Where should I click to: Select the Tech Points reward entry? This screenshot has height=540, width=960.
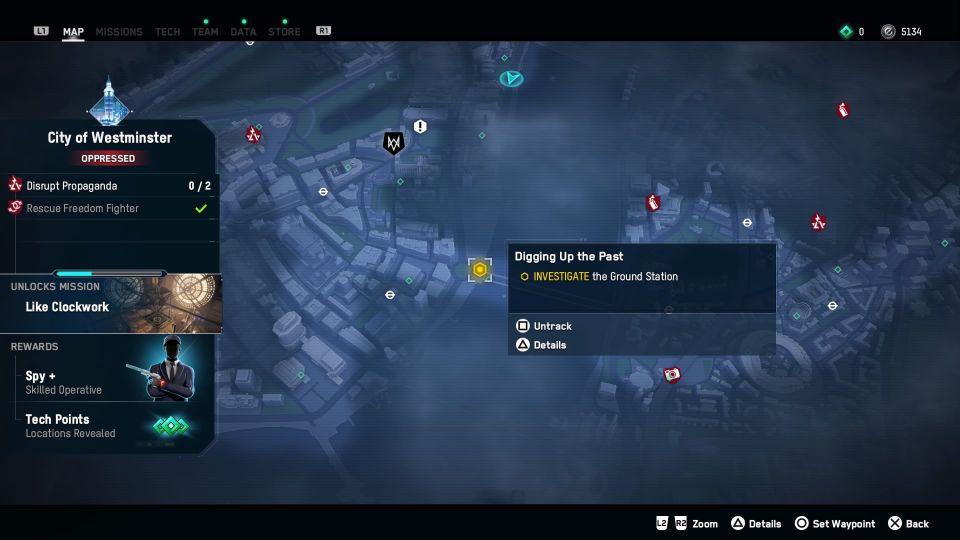pyautogui.click(x=108, y=425)
